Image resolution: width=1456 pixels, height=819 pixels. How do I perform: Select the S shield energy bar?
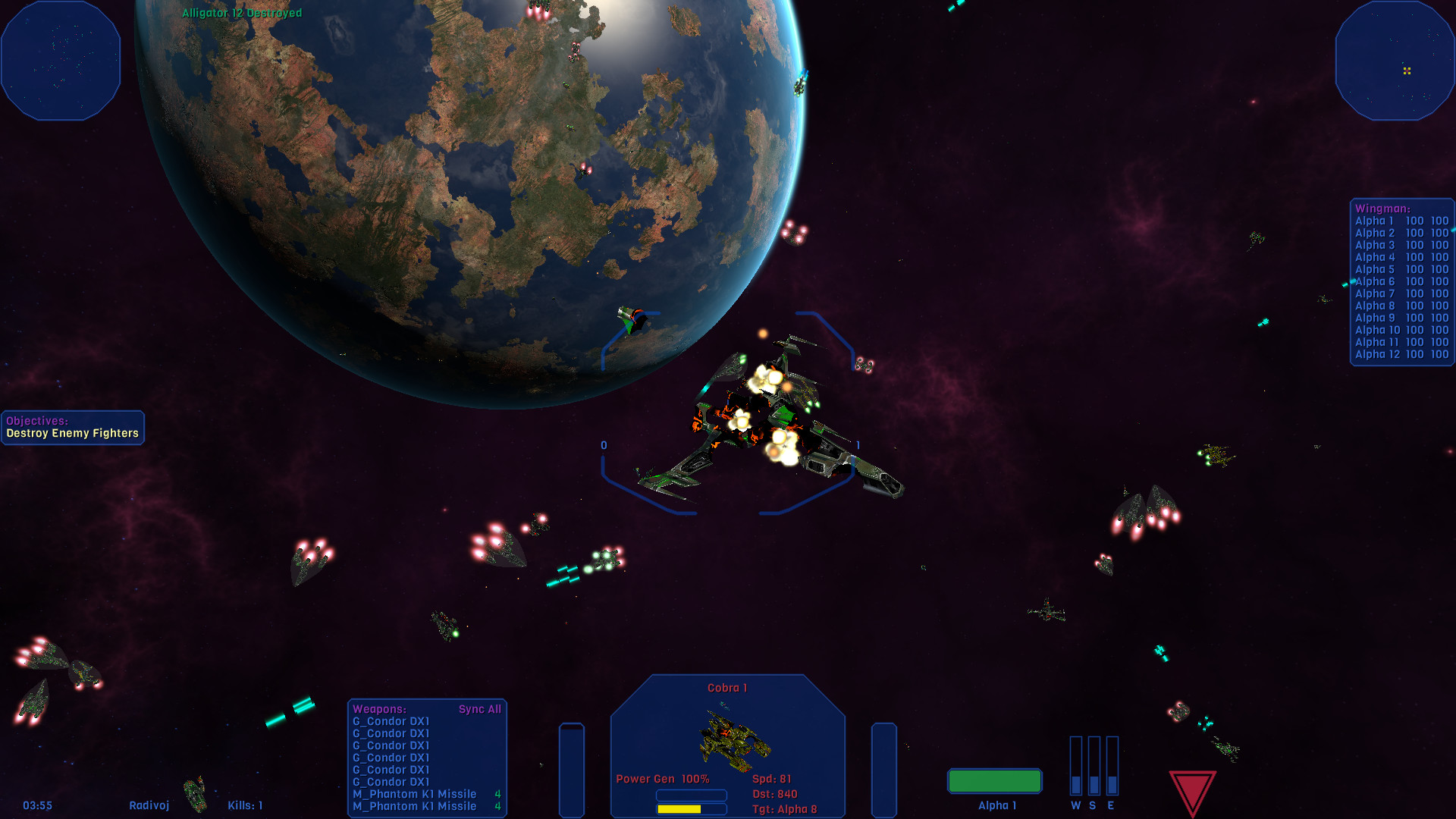(1094, 766)
